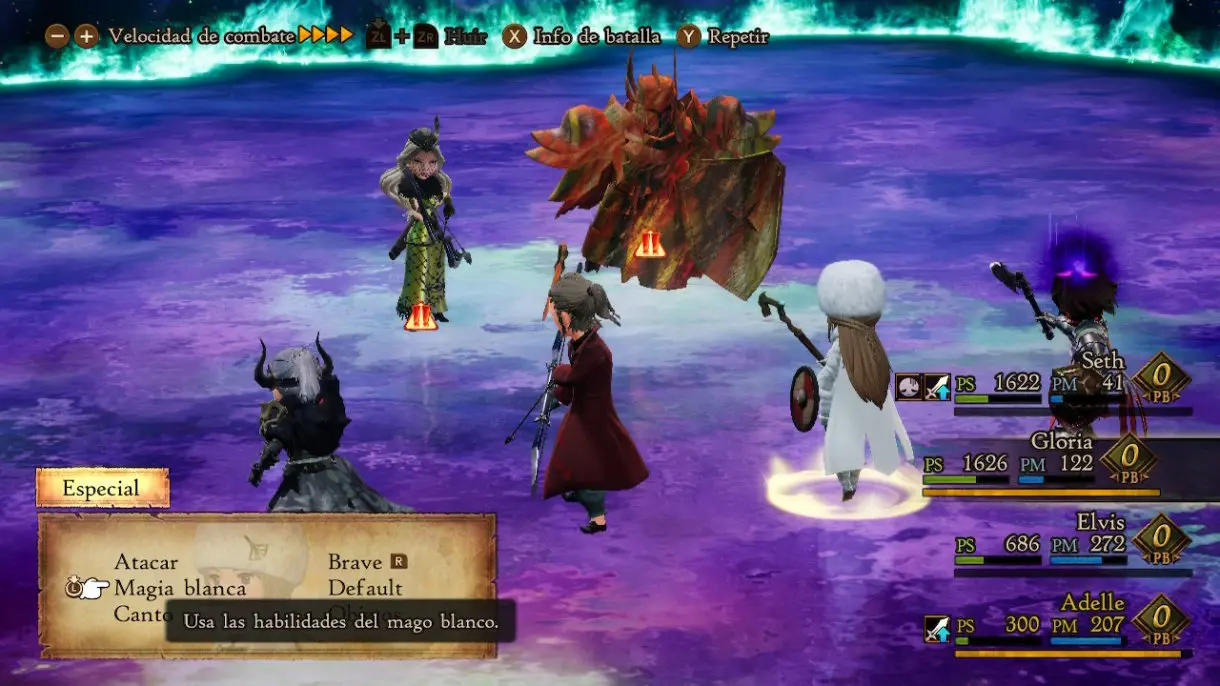Choose the Default command

click(366, 588)
